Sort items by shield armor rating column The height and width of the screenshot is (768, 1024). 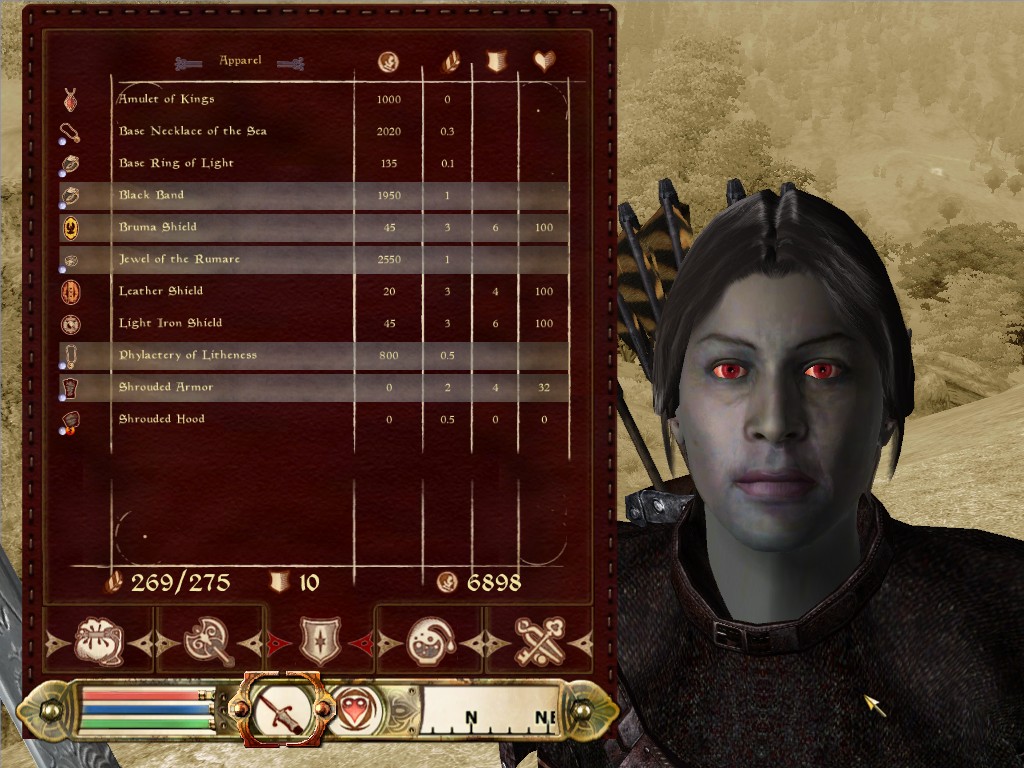(496, 62)
